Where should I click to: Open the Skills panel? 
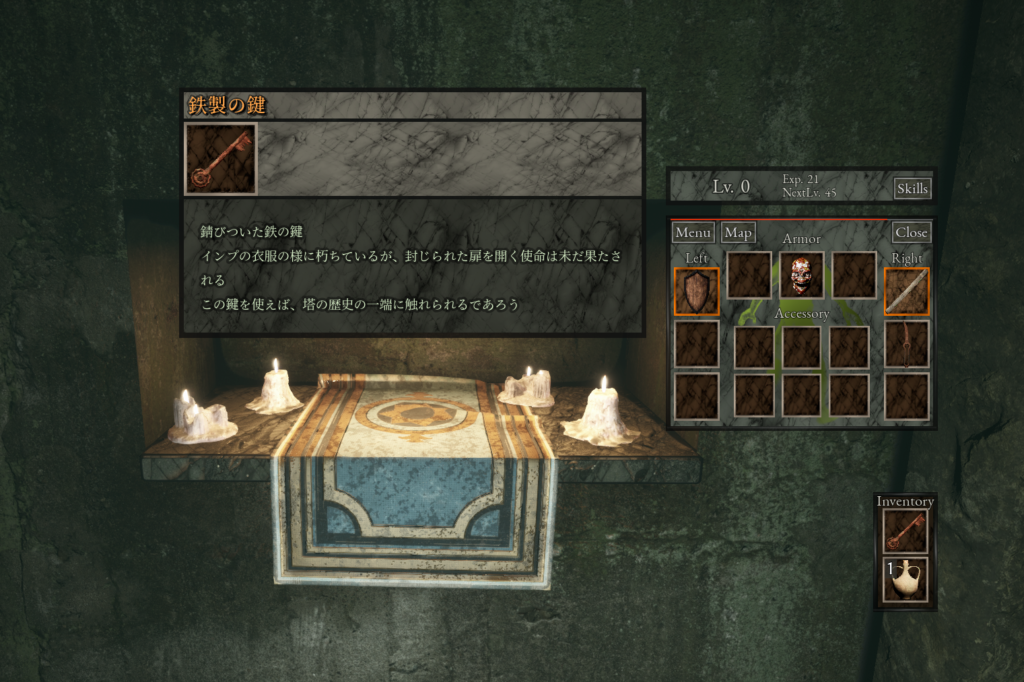click(911, 188)
